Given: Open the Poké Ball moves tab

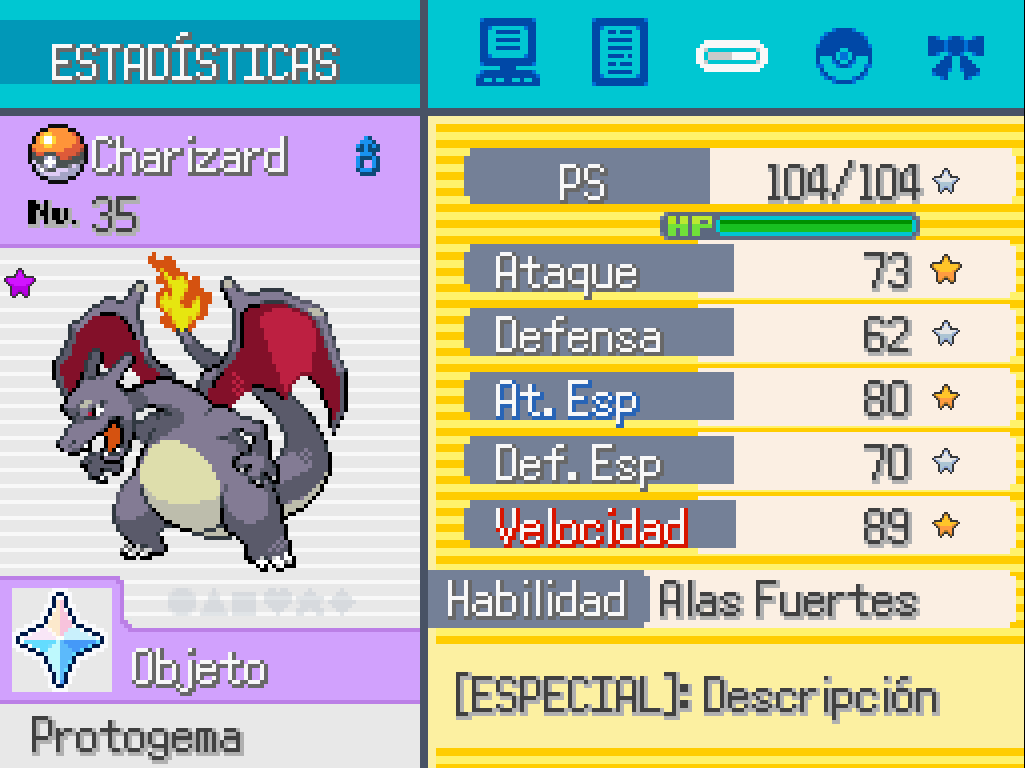Looking at the screenshot, I should point(843,55).
